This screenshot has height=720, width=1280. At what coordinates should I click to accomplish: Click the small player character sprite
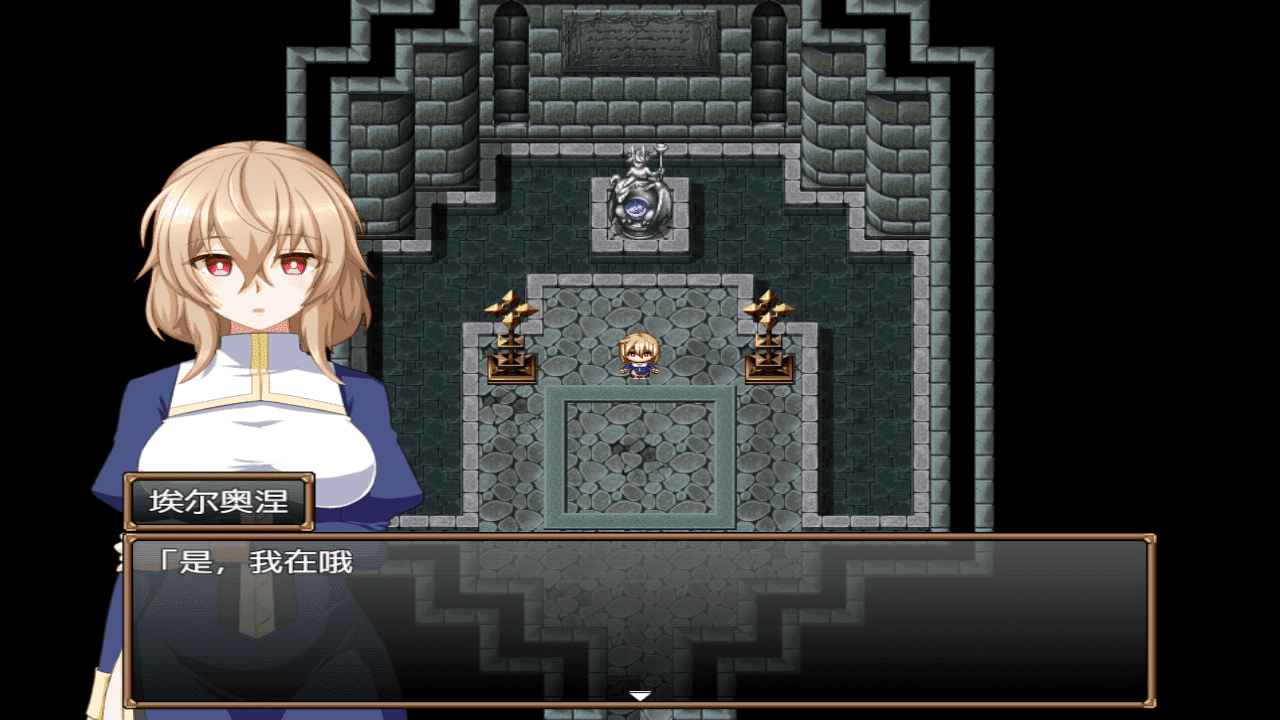pos(640,355)
